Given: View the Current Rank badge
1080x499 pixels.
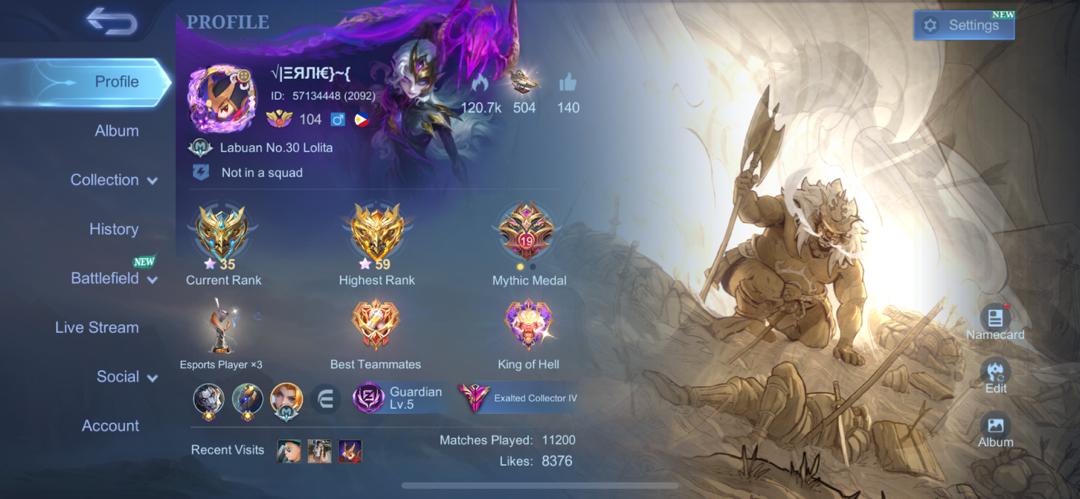Looking at the screenshot, I should (223, 234).
